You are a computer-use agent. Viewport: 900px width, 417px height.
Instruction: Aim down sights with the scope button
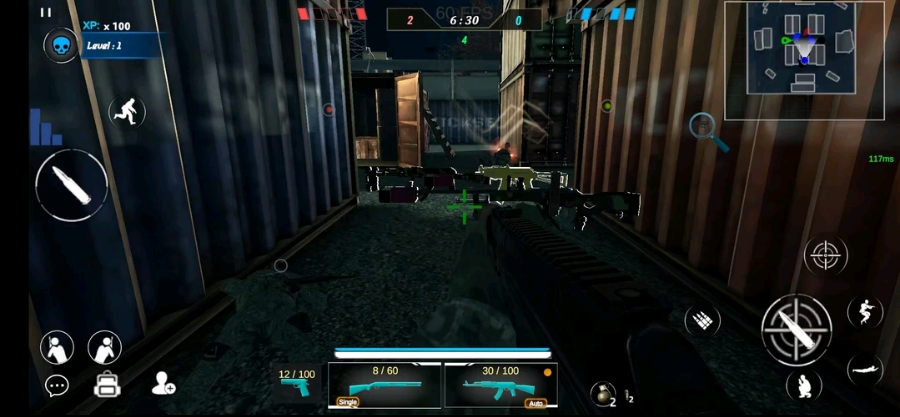click(x=826, y=255)
